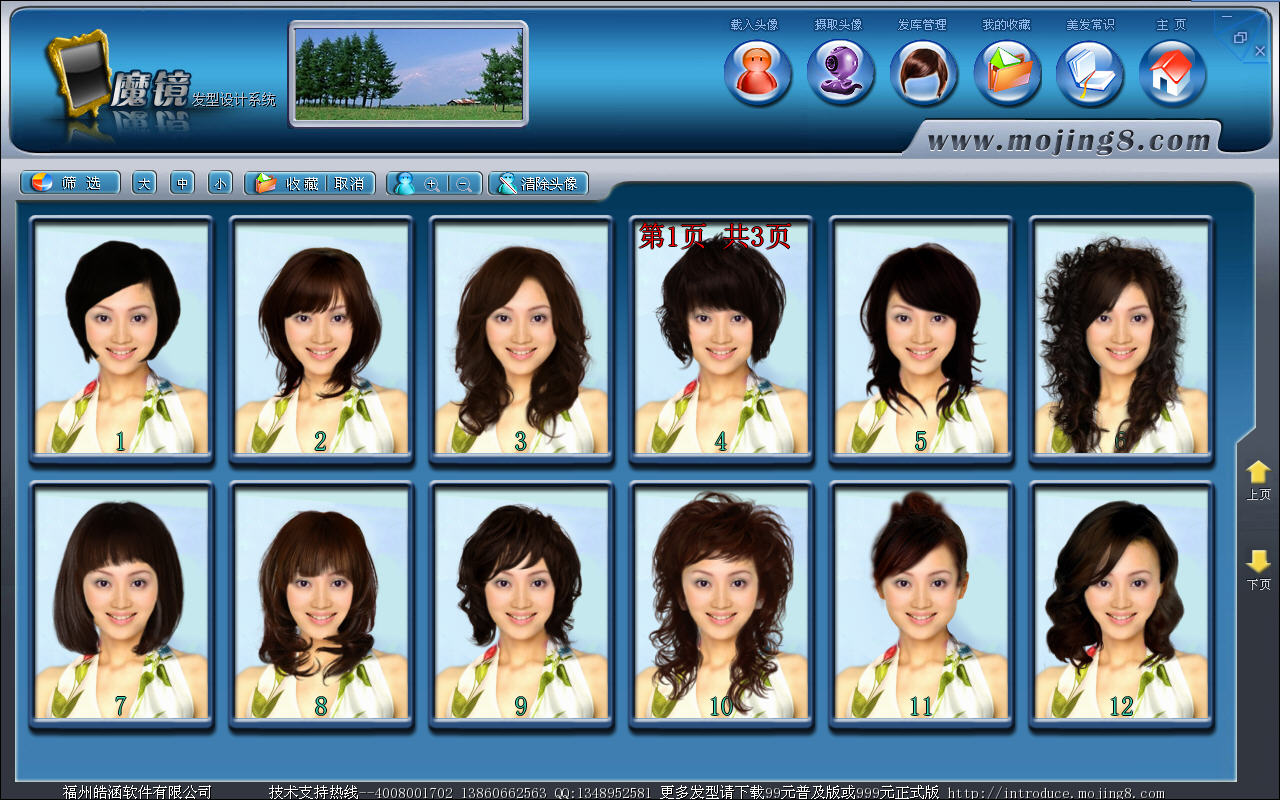Viewport: 1280px width, 800px height.
Task: Zoom in the portrait with plus magnifier
Action: click(432, 184)
